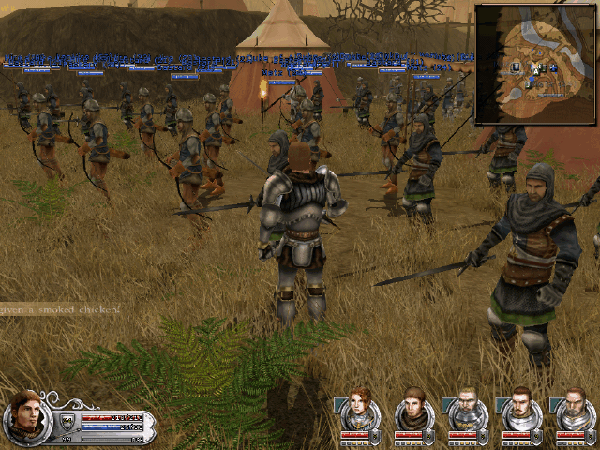Click the shield level badge beside the hero portrait
This screenshot has width=600, height=450.
pyautogui.click(x=66, y=420)
